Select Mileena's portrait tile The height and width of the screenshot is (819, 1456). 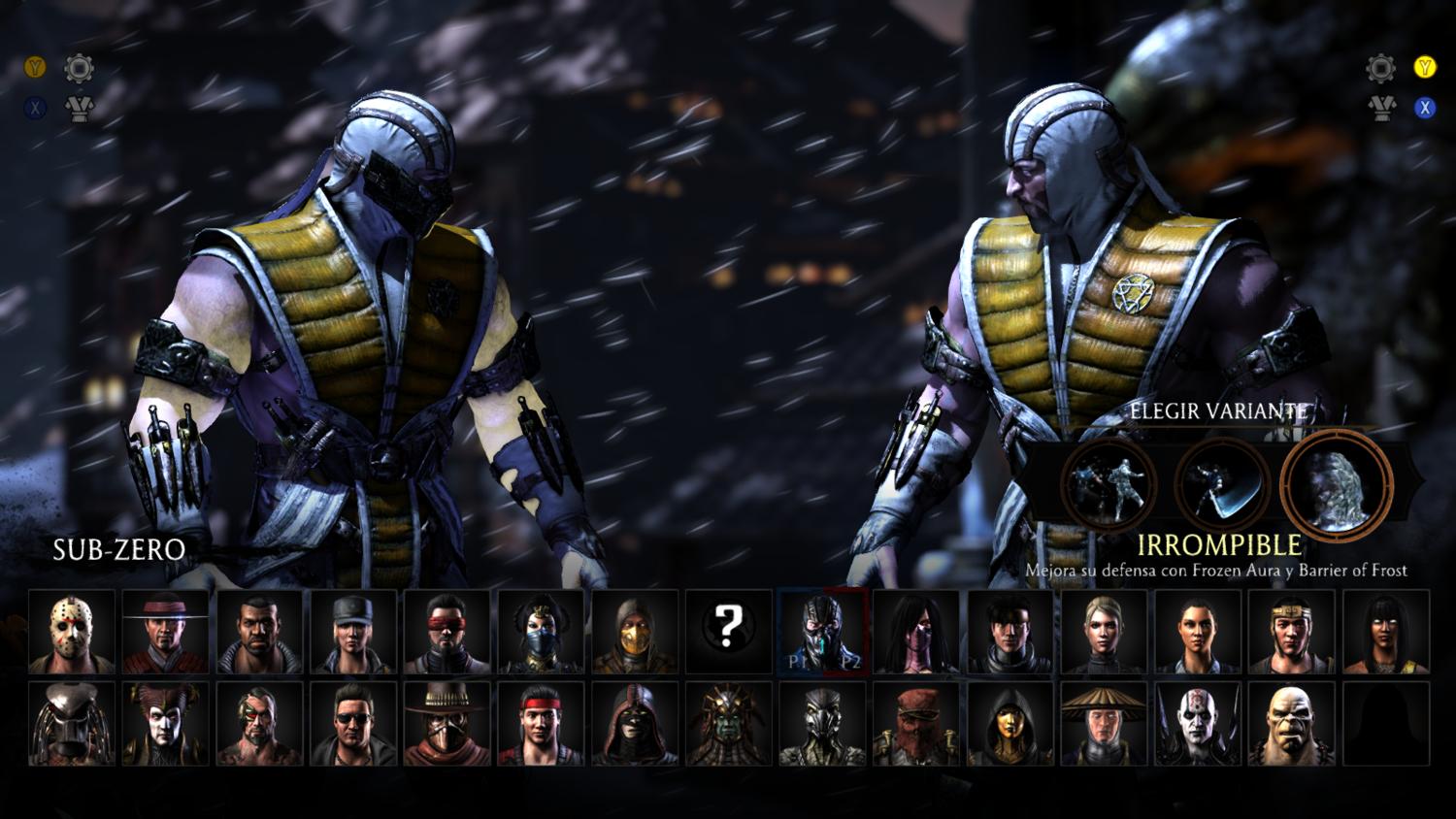(916, 631)
